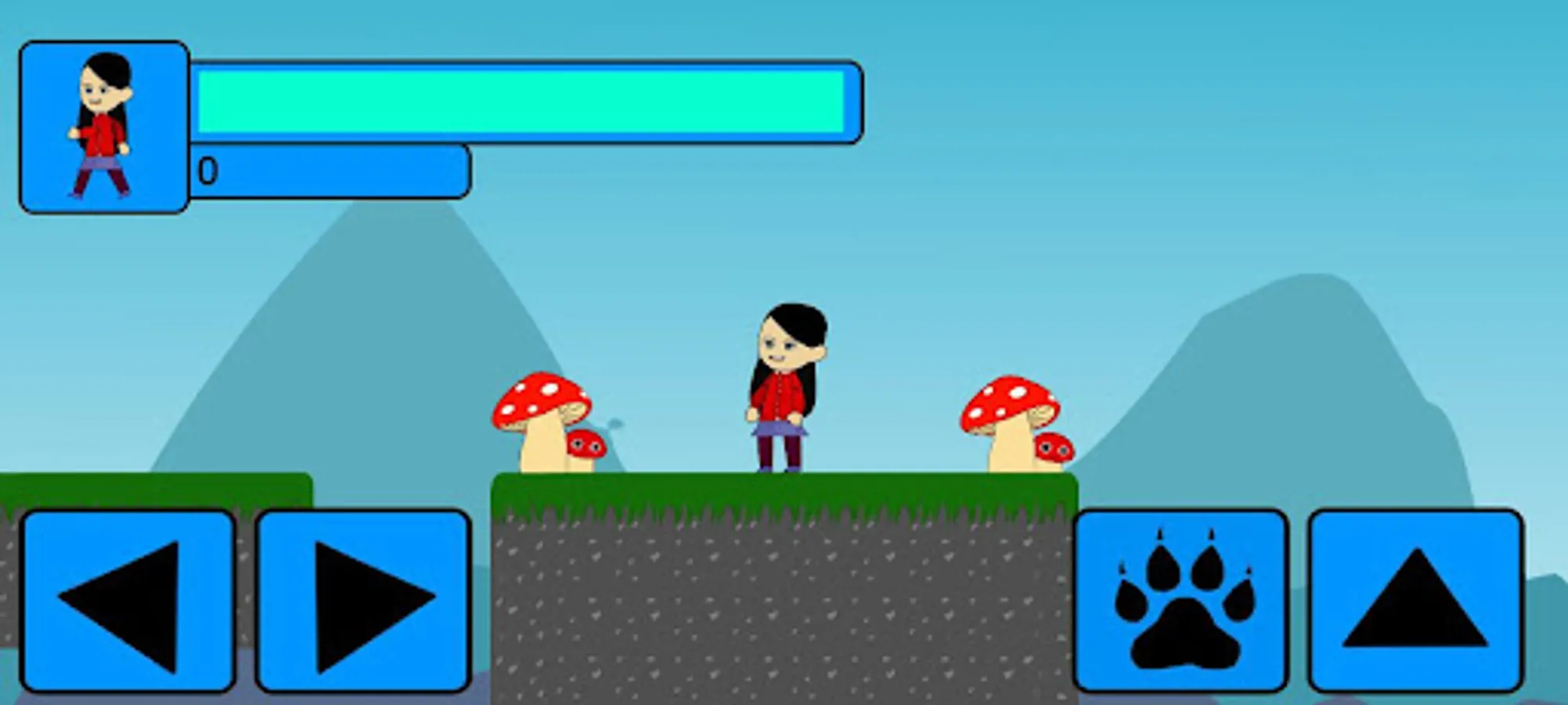Click the character portrait frame in the HUD
The image size is (1568, 705).
click(103, 125)
